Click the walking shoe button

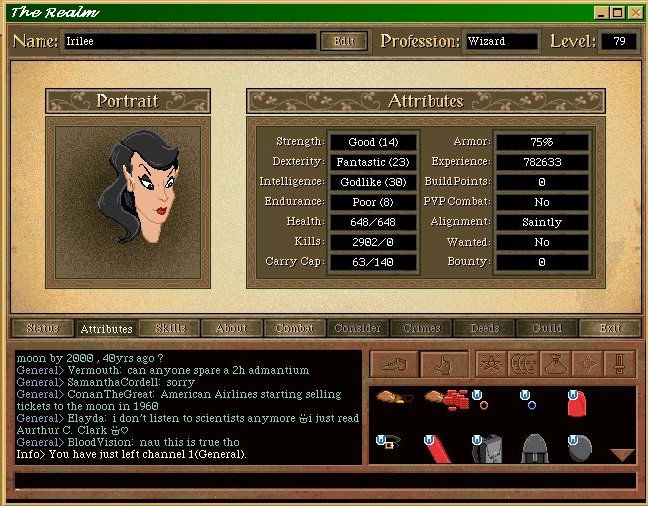coord(394,364)
